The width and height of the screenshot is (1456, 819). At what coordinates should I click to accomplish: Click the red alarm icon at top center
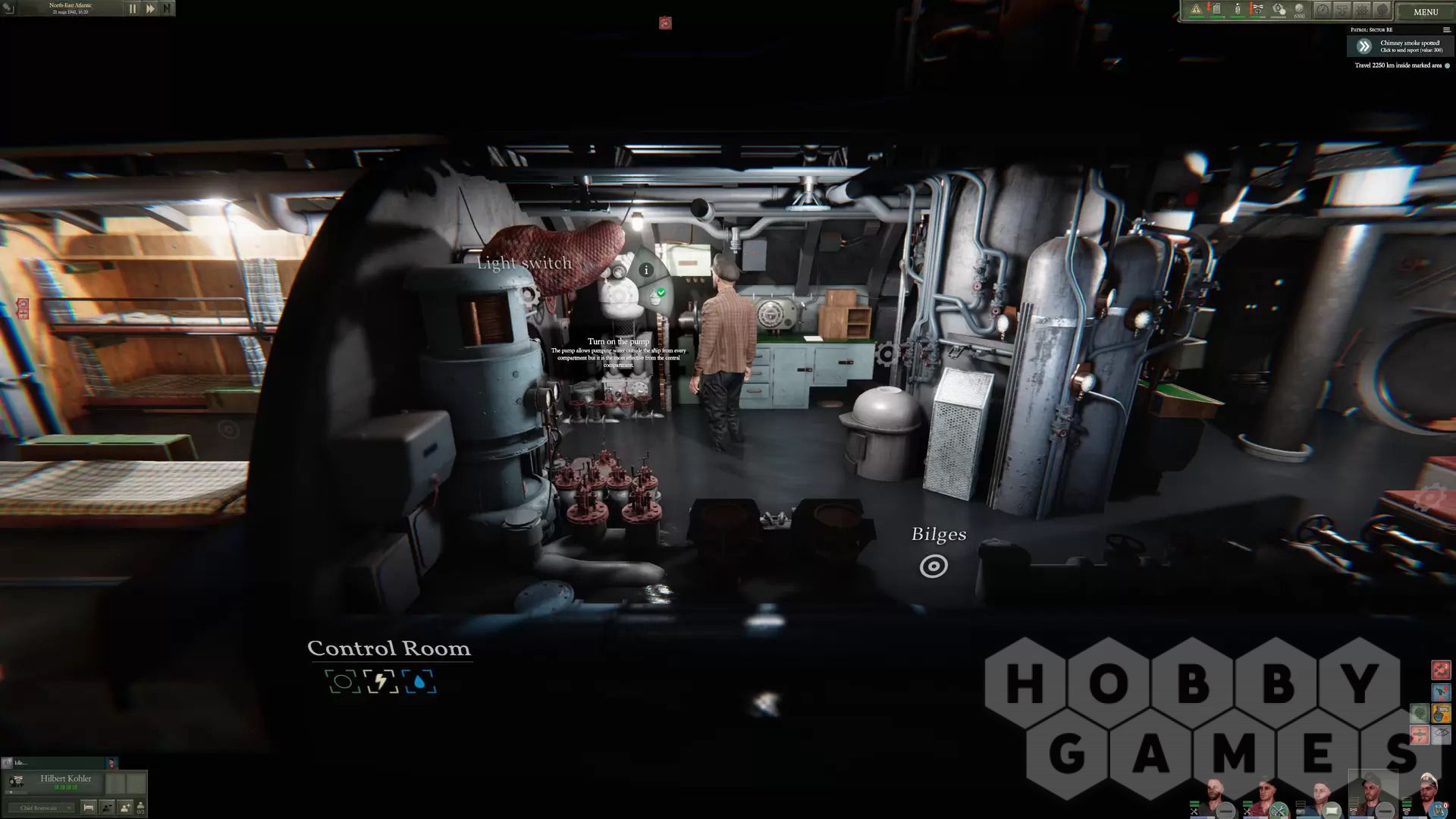(665, 24)
